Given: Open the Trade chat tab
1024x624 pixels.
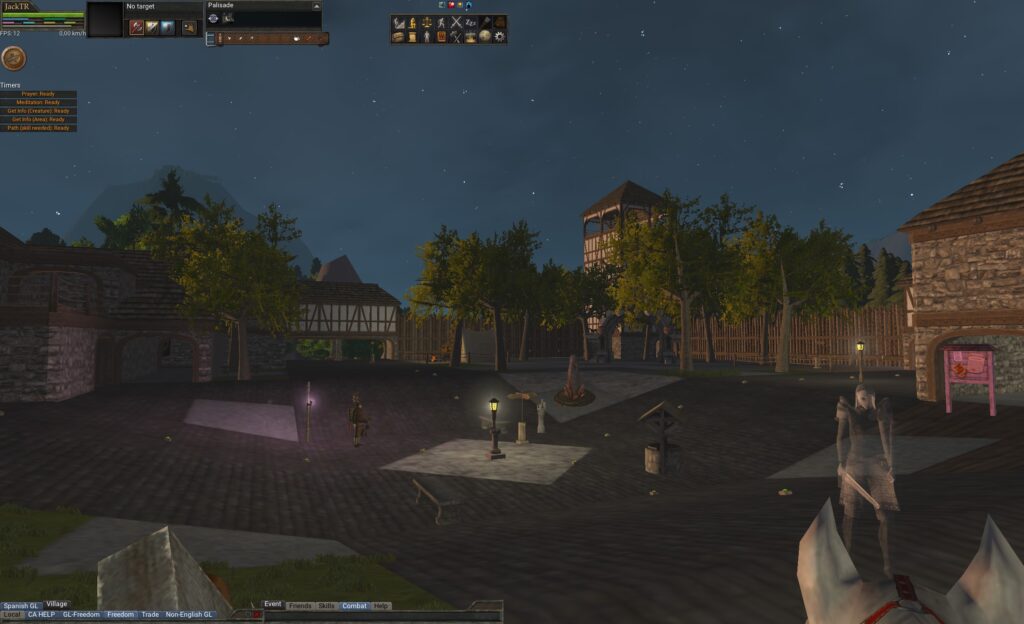Looking at the screenshot, I should tap(150, 615).
